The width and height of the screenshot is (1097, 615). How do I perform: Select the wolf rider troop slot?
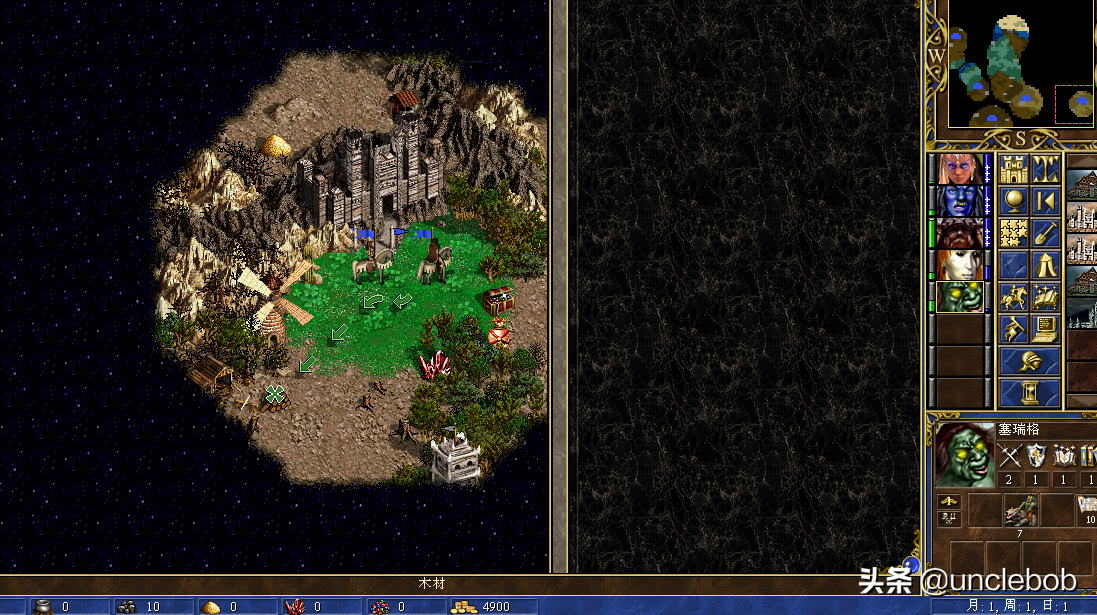[x=1022, y=510]
